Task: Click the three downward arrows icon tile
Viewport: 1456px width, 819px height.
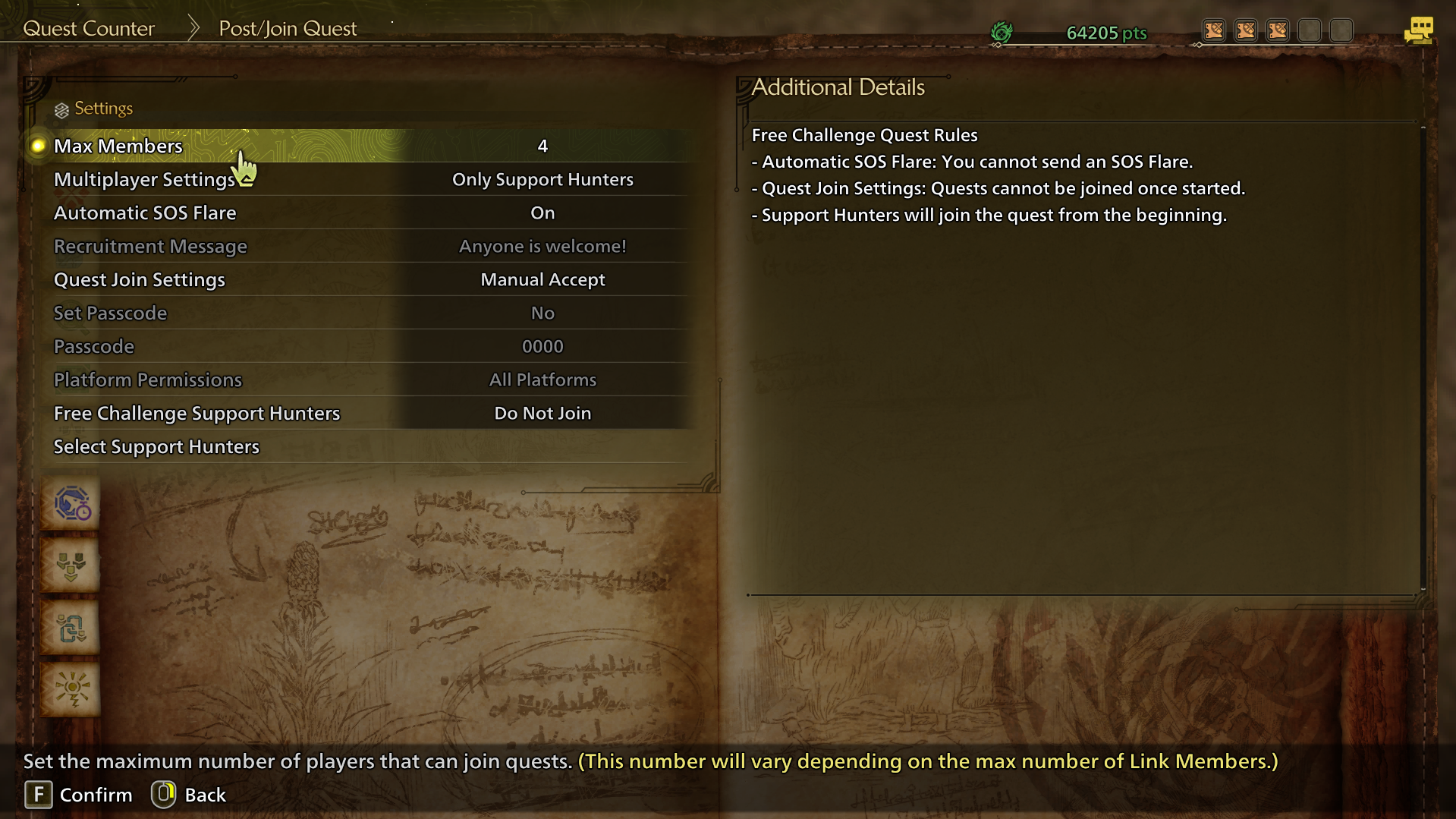Action: tap(71, 565)
